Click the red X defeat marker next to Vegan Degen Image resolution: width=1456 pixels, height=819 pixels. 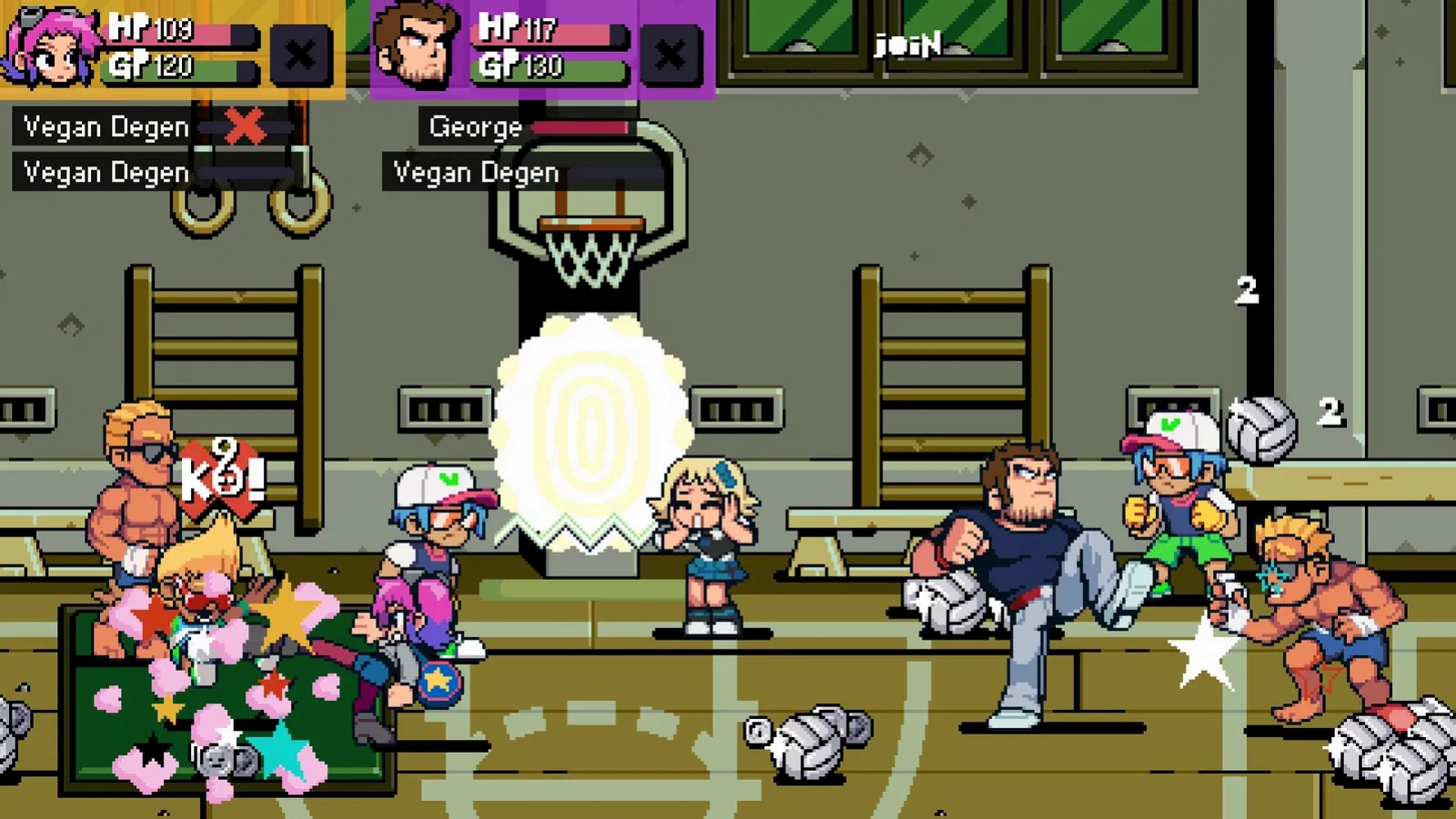[x=242, y=125]
